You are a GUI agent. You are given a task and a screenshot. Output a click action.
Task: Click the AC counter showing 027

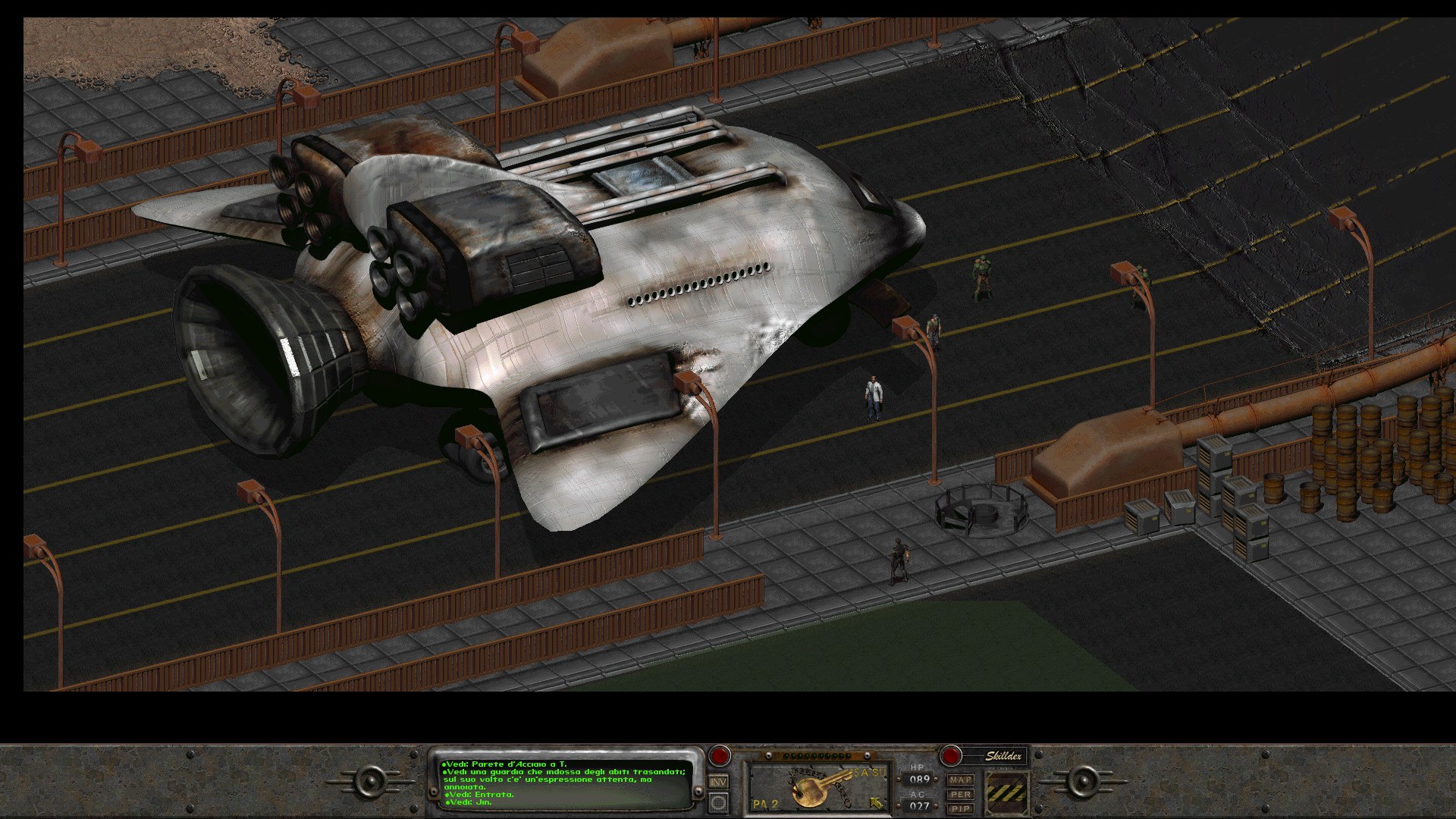point(919,805)
